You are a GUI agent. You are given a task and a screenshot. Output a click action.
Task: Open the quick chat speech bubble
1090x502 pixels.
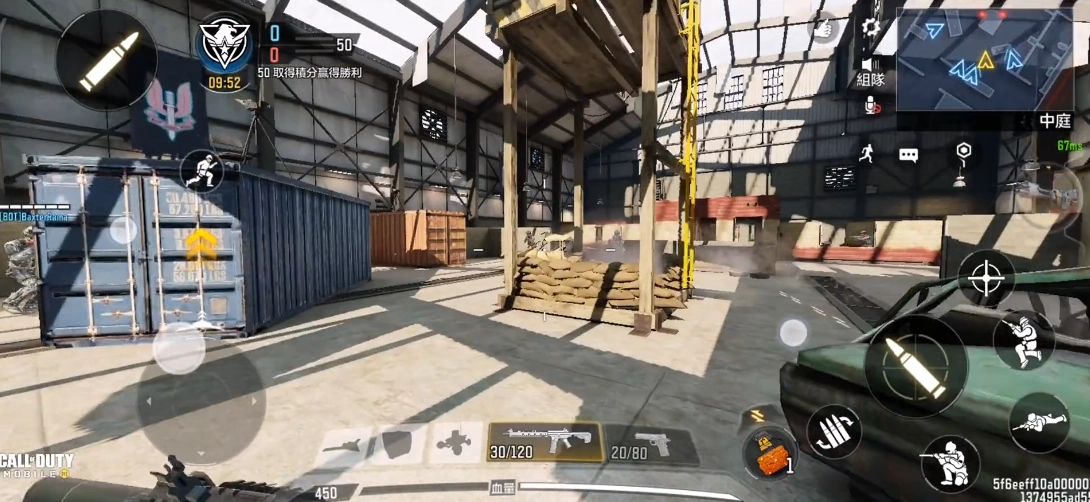tap(908, 155)
